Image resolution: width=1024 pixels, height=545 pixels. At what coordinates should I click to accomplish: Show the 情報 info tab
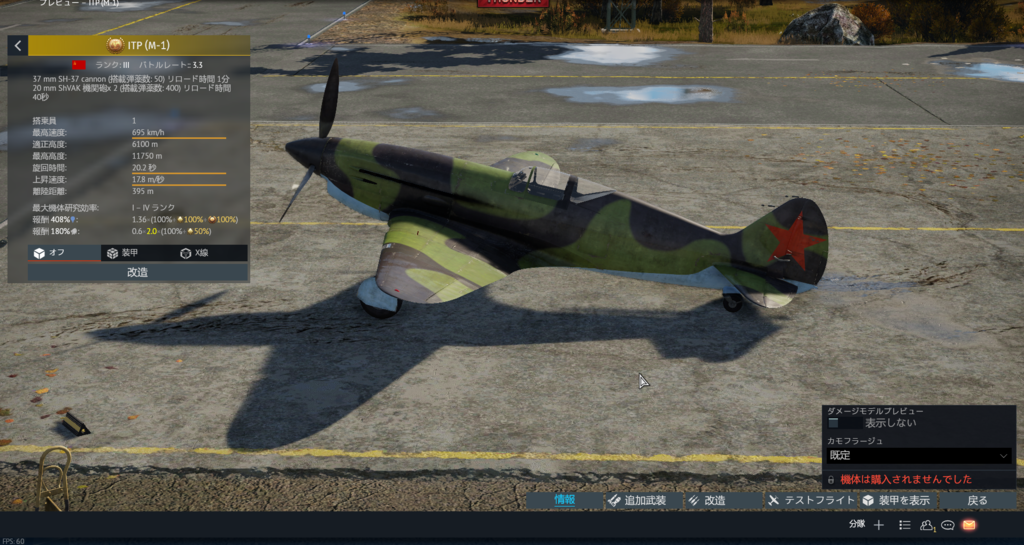pos(566,500)
